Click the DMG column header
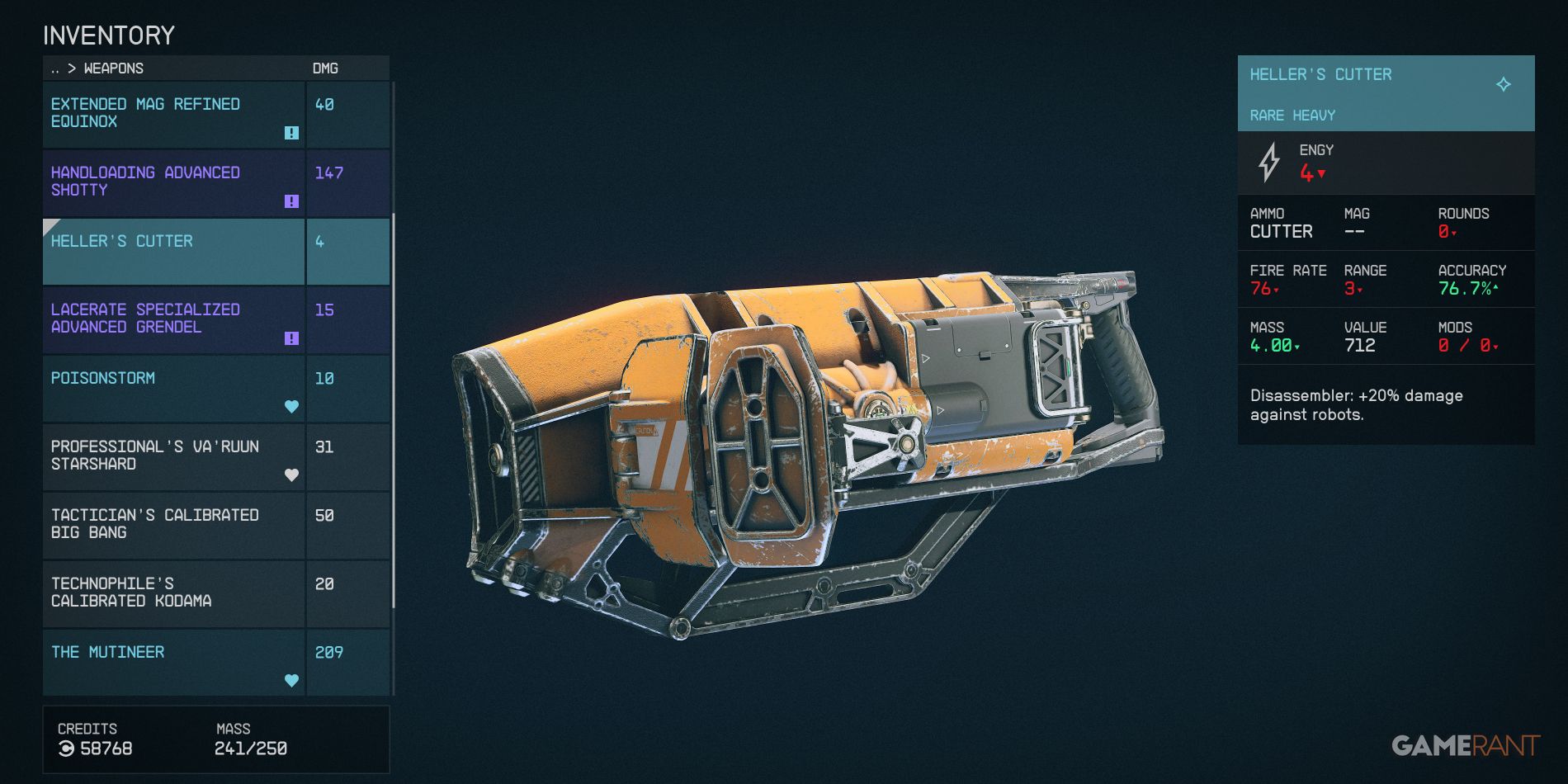This screenshot has height=784, width=1568. pos(325,69)
